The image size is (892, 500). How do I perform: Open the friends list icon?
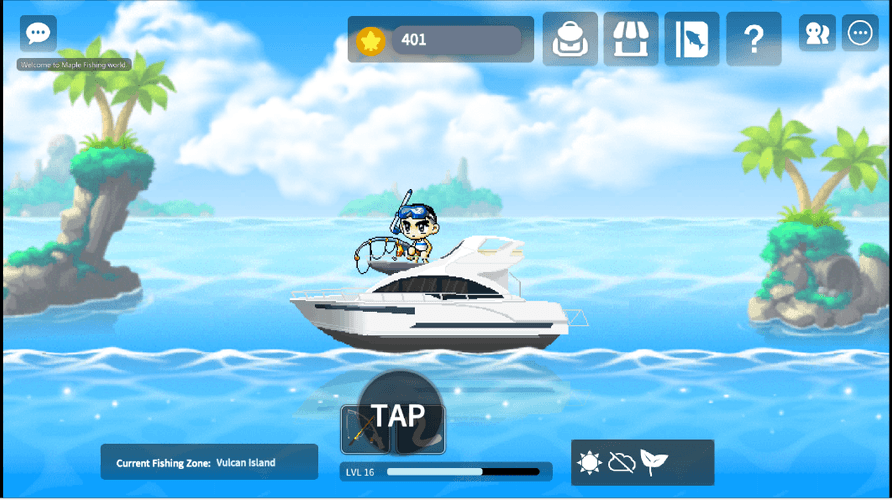click(817, 33)
